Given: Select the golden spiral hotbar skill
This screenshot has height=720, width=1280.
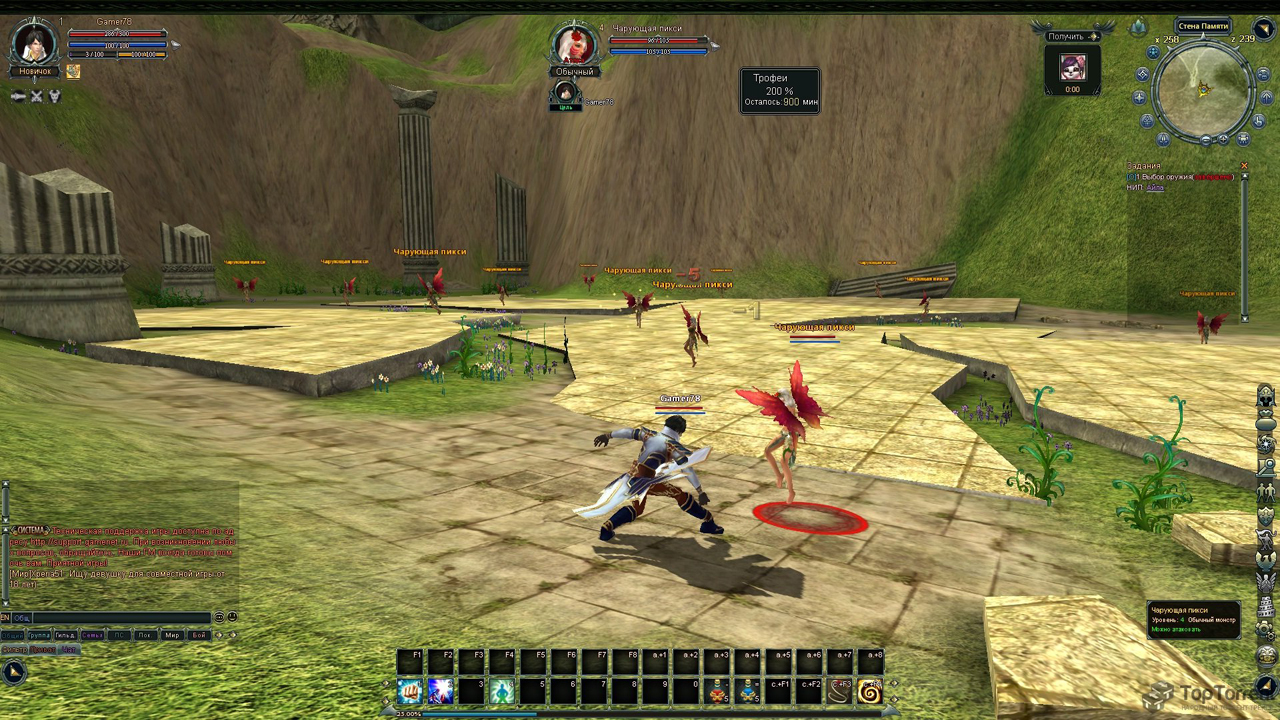Looking at the screenshot, I should click(869, 691).
